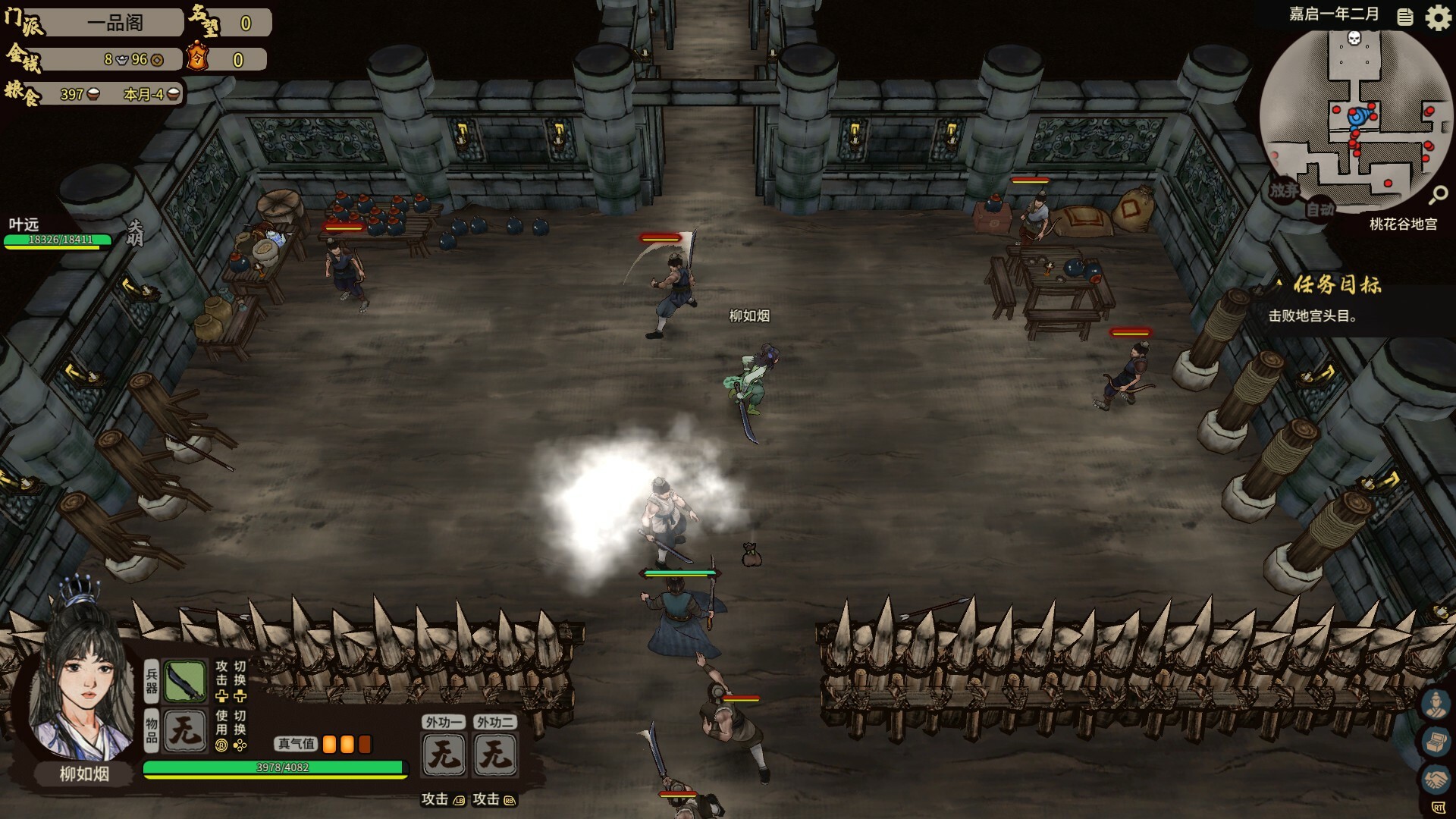This screenshot has width=1456, height=819.
Task: Open the settings gear in the top-right corner
Action: click(1438, 17)
